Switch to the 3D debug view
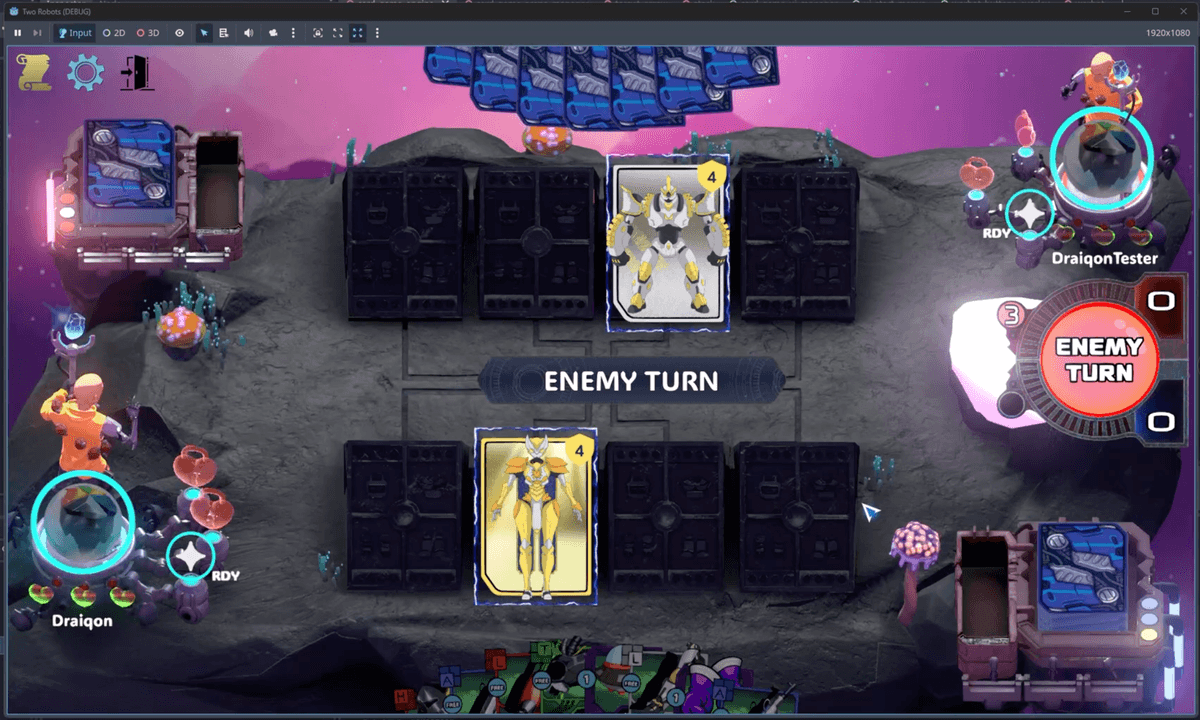Image resolution: width=1200 pixels, height=720 pixels. (148, 33)
